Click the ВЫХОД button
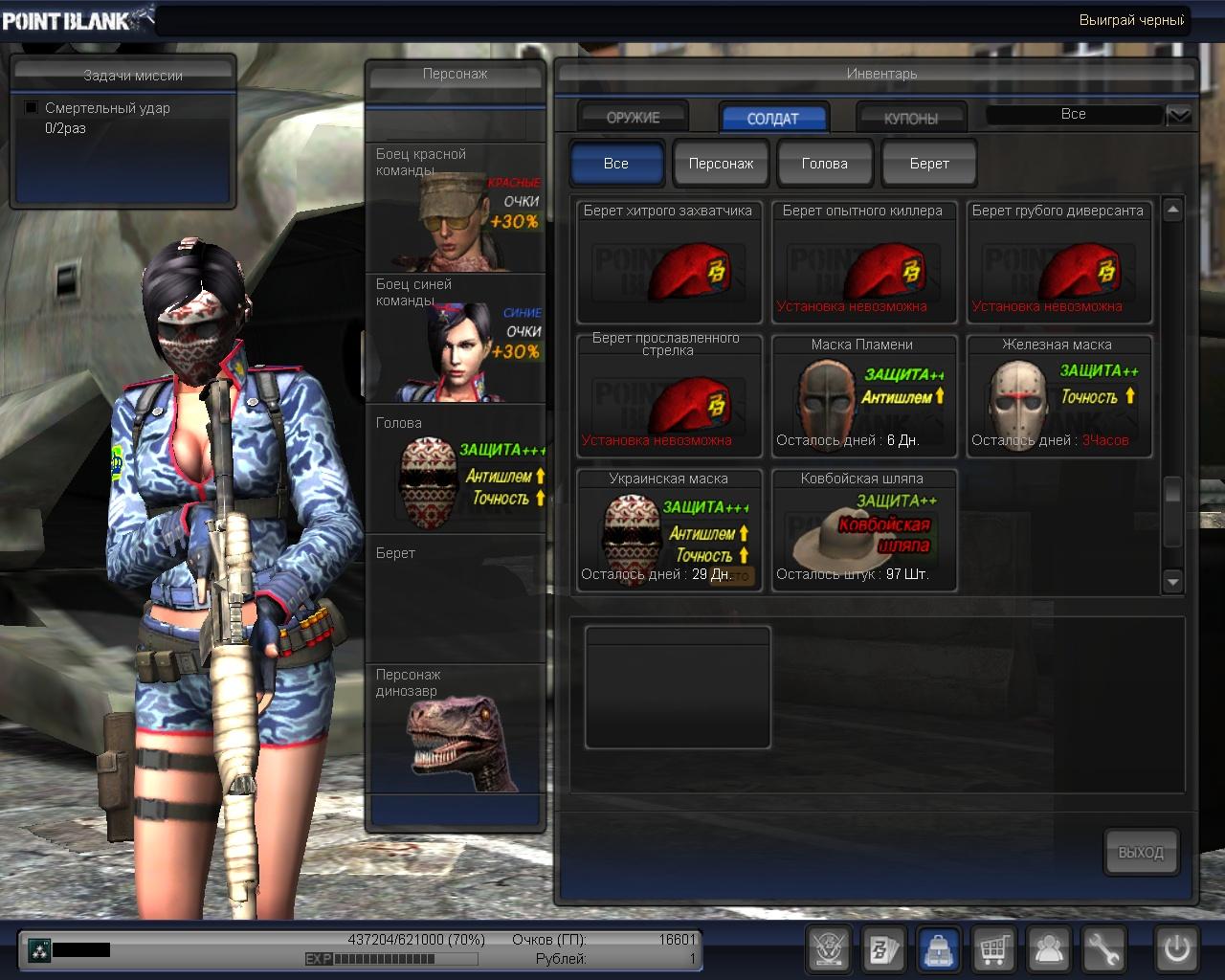 click(1141, 852)
